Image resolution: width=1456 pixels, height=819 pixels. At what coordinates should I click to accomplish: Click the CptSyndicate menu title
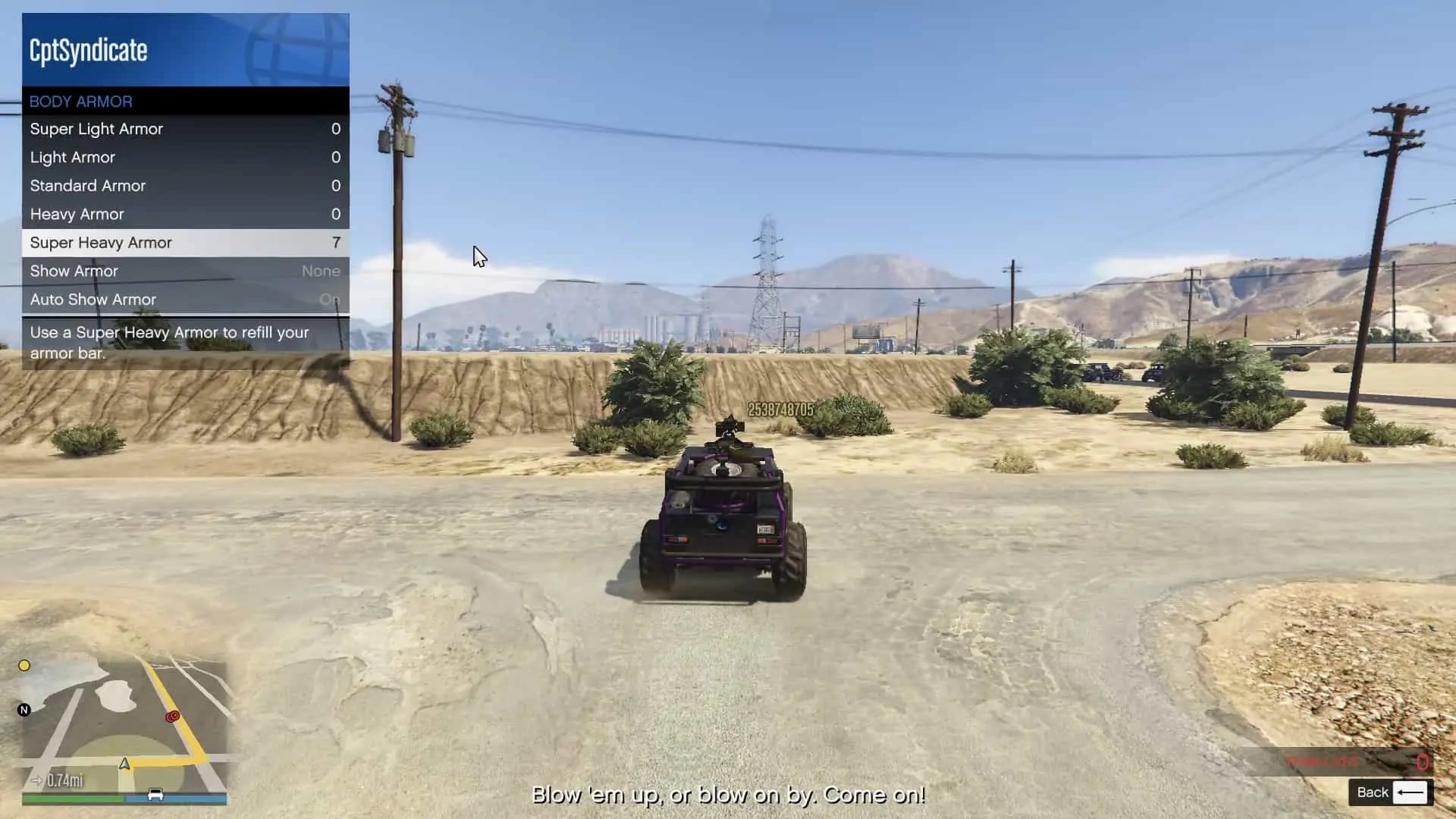87,51
